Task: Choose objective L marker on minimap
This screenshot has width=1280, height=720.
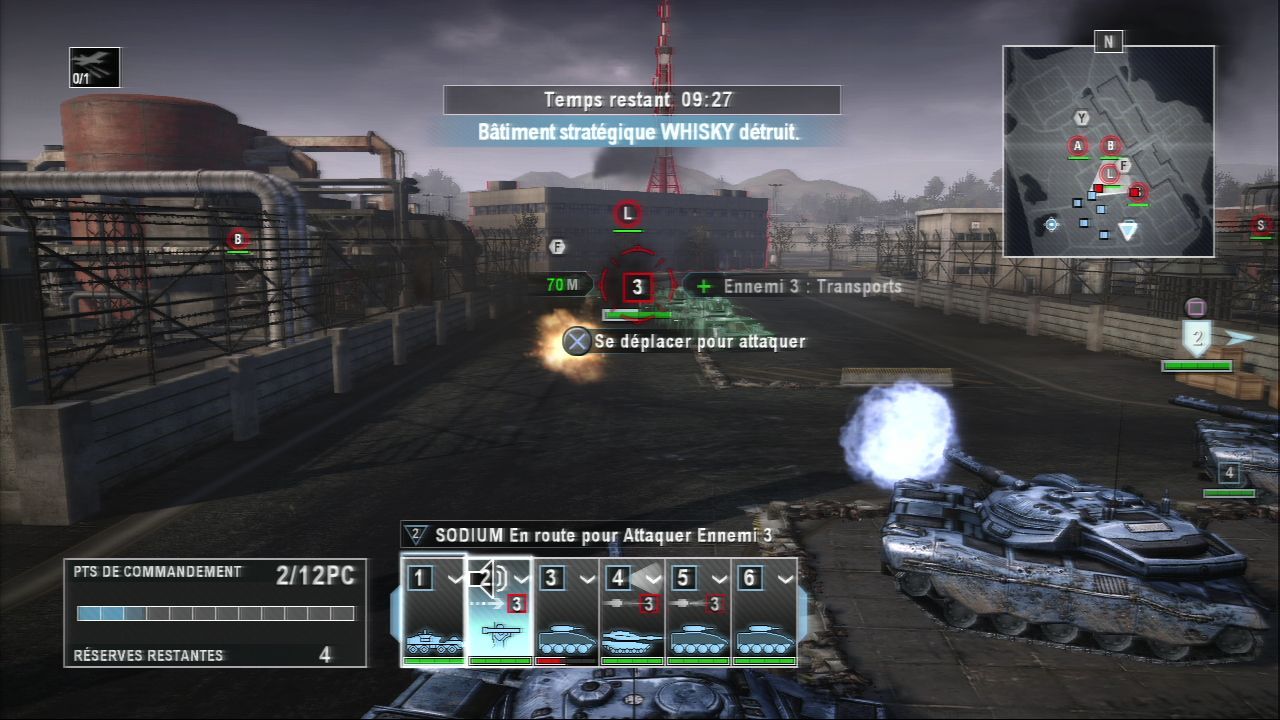Action: [x=1108, y=174]
